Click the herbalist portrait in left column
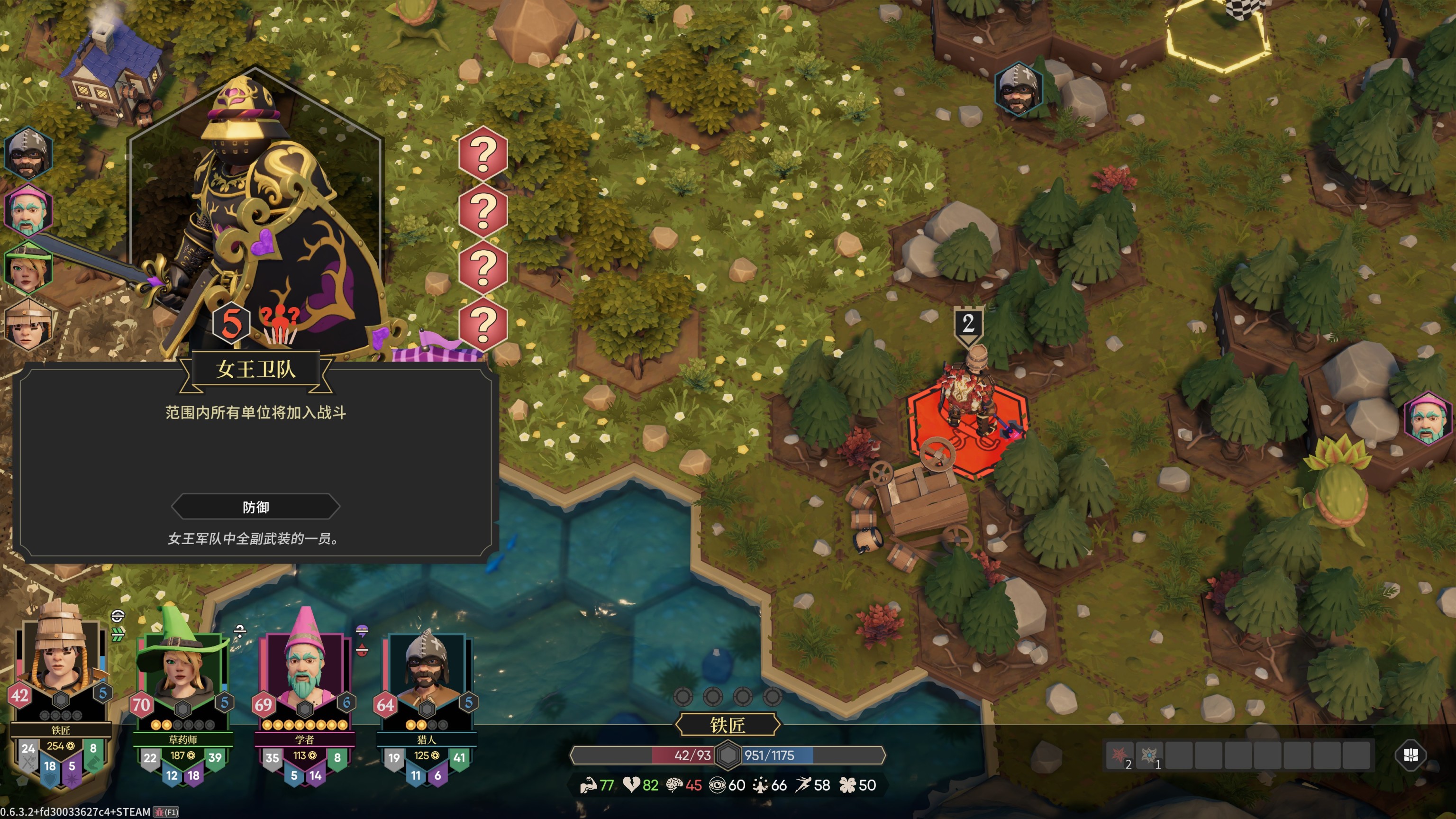 click(x=28, y=268)
